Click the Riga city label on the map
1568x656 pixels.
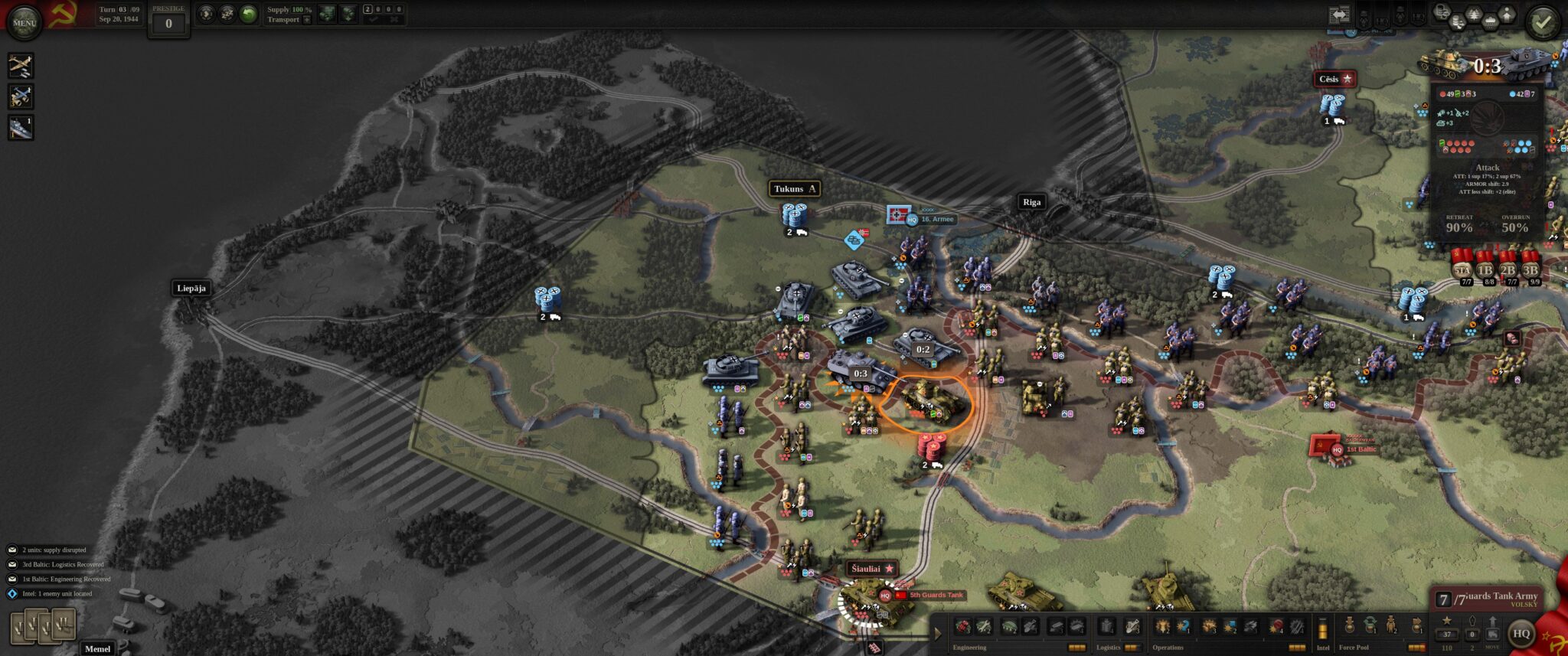(x=1033, y=202)
